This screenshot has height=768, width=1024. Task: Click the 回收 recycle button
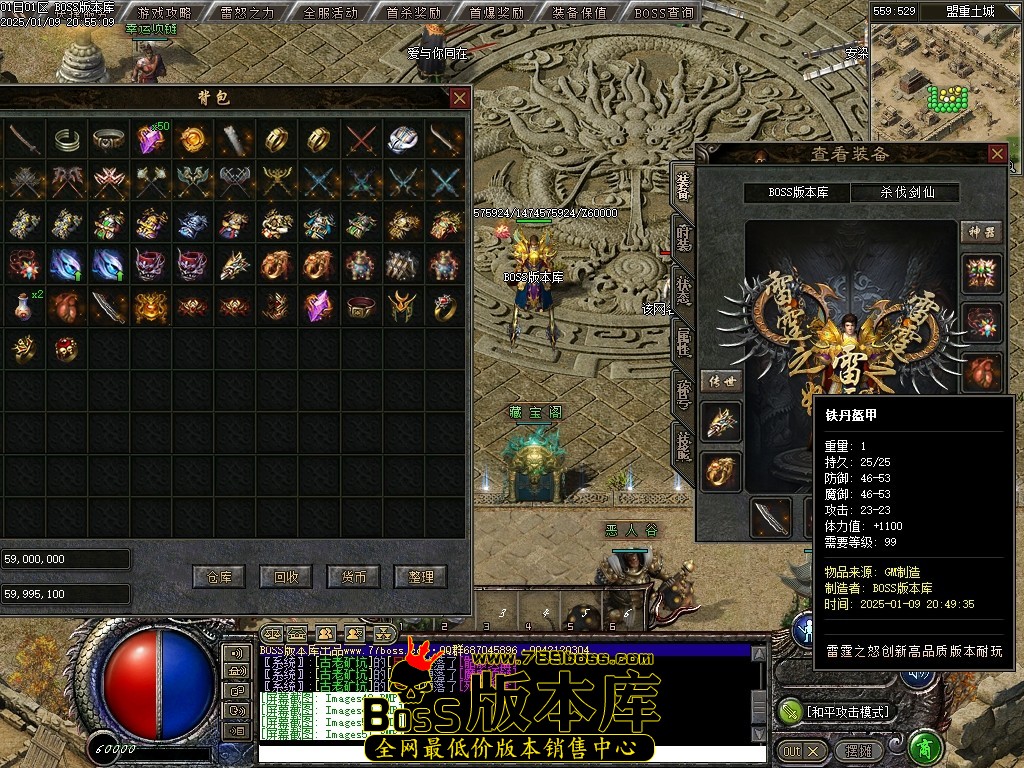[x=286, y=576]
